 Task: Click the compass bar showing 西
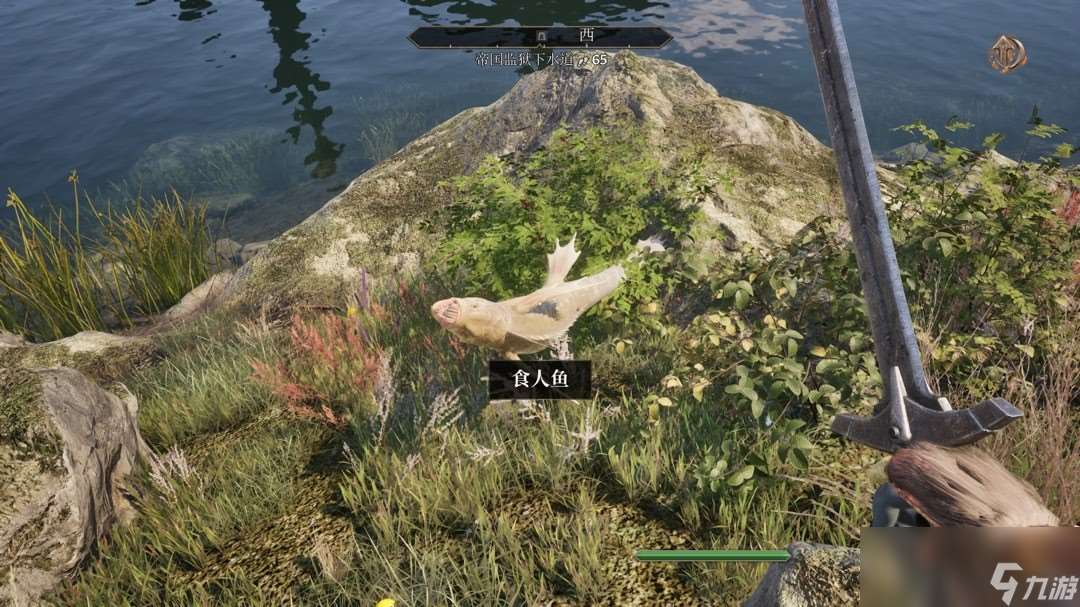pos(540,37)
